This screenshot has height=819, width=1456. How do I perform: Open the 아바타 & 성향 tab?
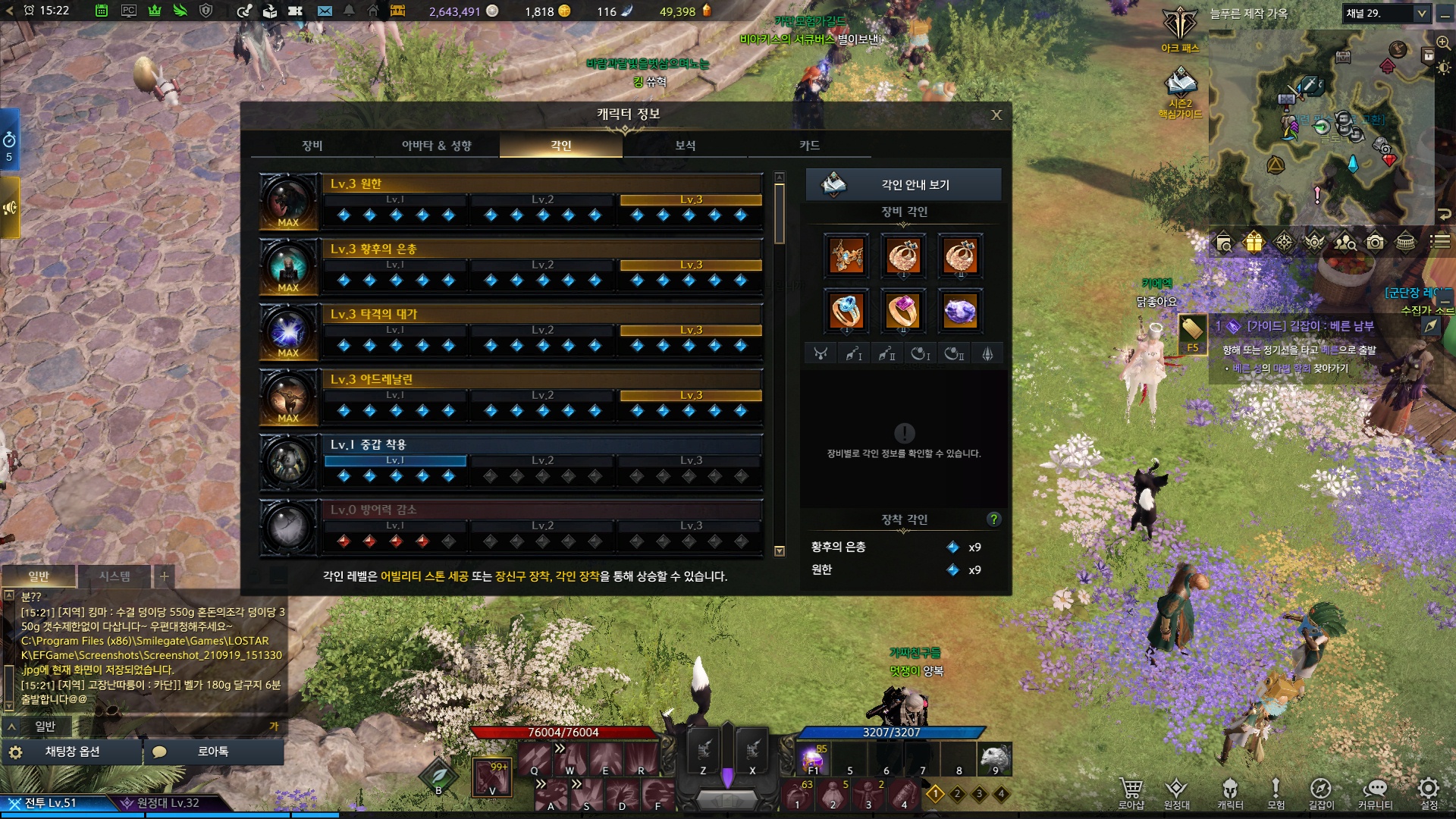click(436, 146)
